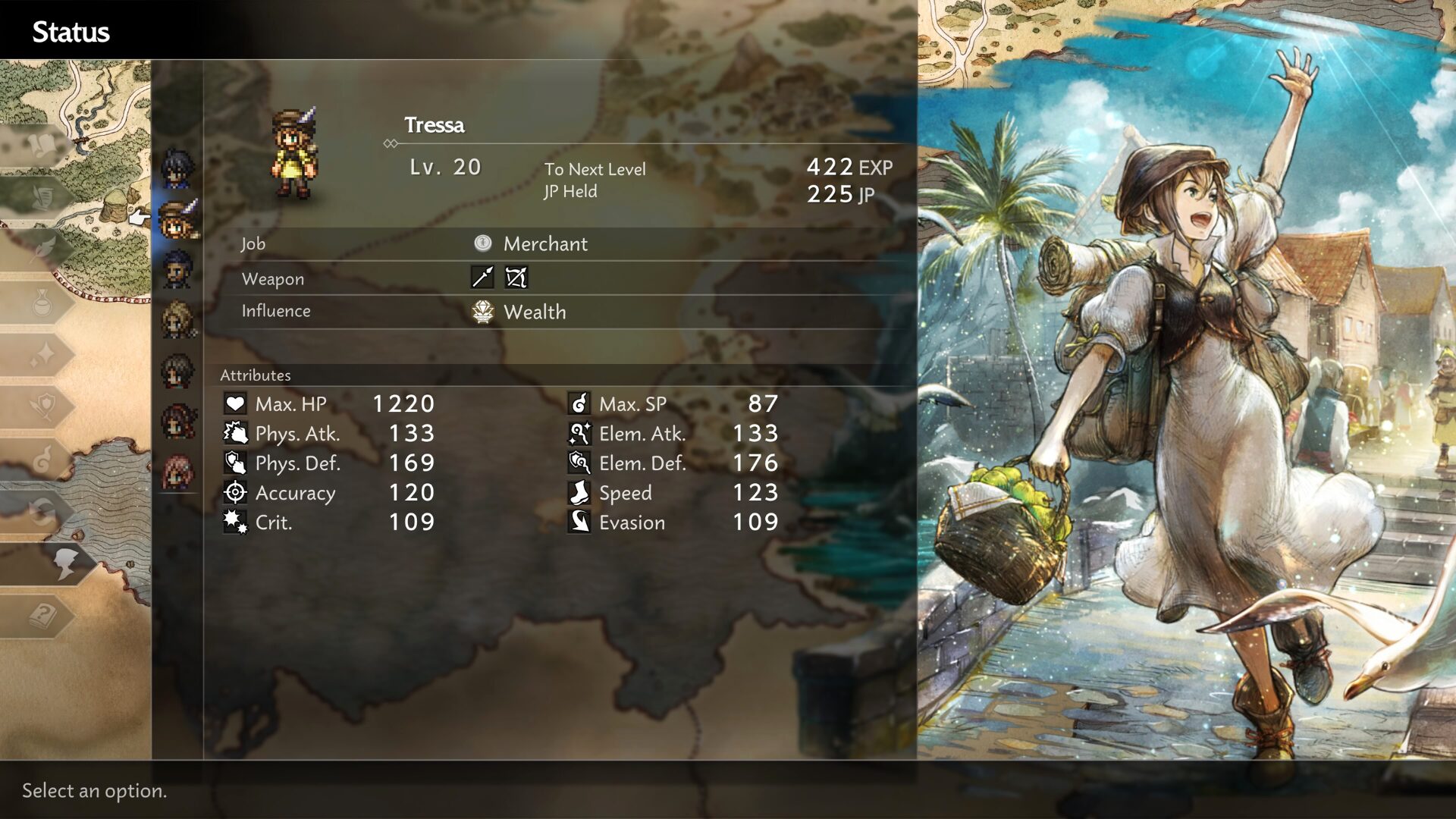Image resolution: width=1456 pixels, height=819 pixels.
Task: Select the sparkle star menu entry
Action: coord(42,354)
